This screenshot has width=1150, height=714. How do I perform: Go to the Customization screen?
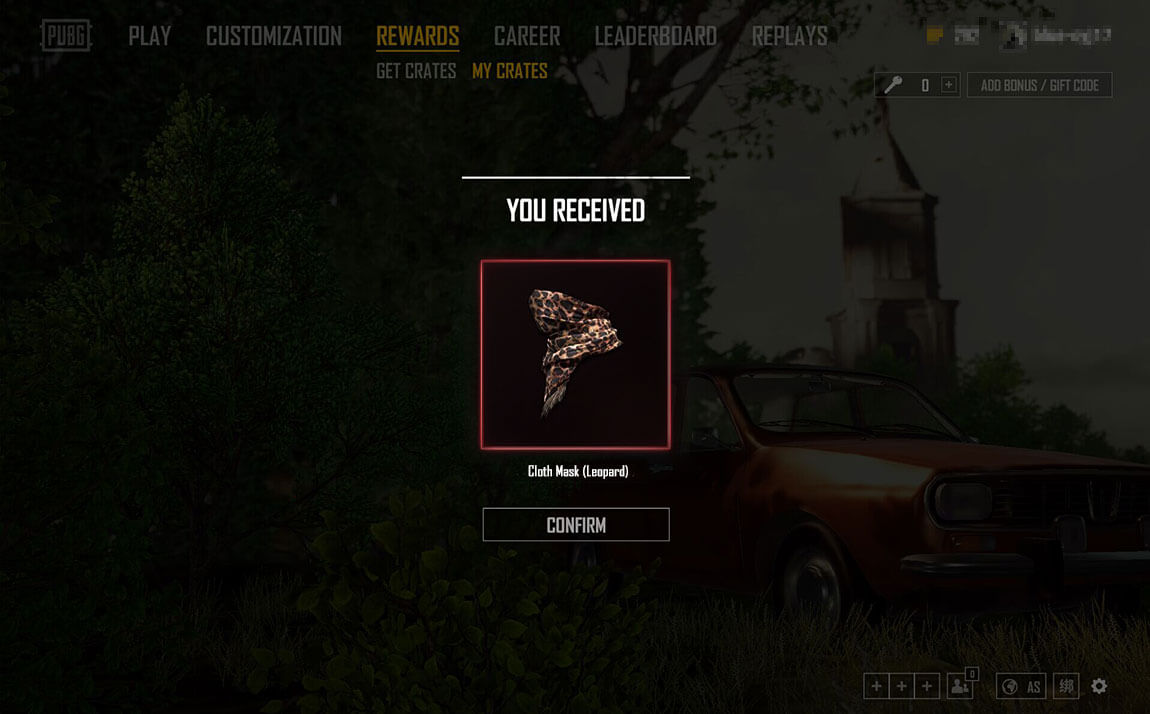click(x=274, y=36)
